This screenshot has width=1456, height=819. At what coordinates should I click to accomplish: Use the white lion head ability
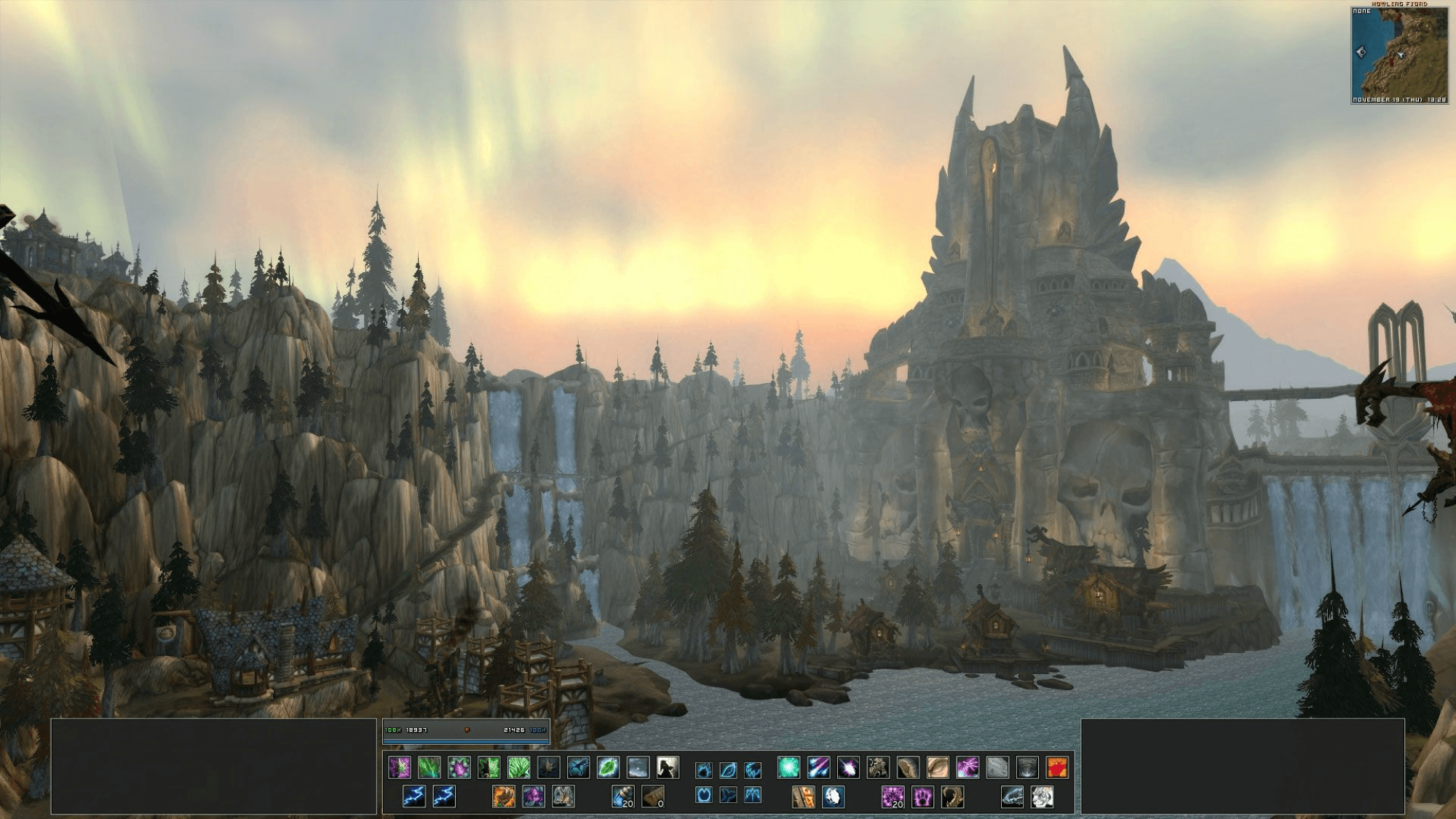[1042, 796]
